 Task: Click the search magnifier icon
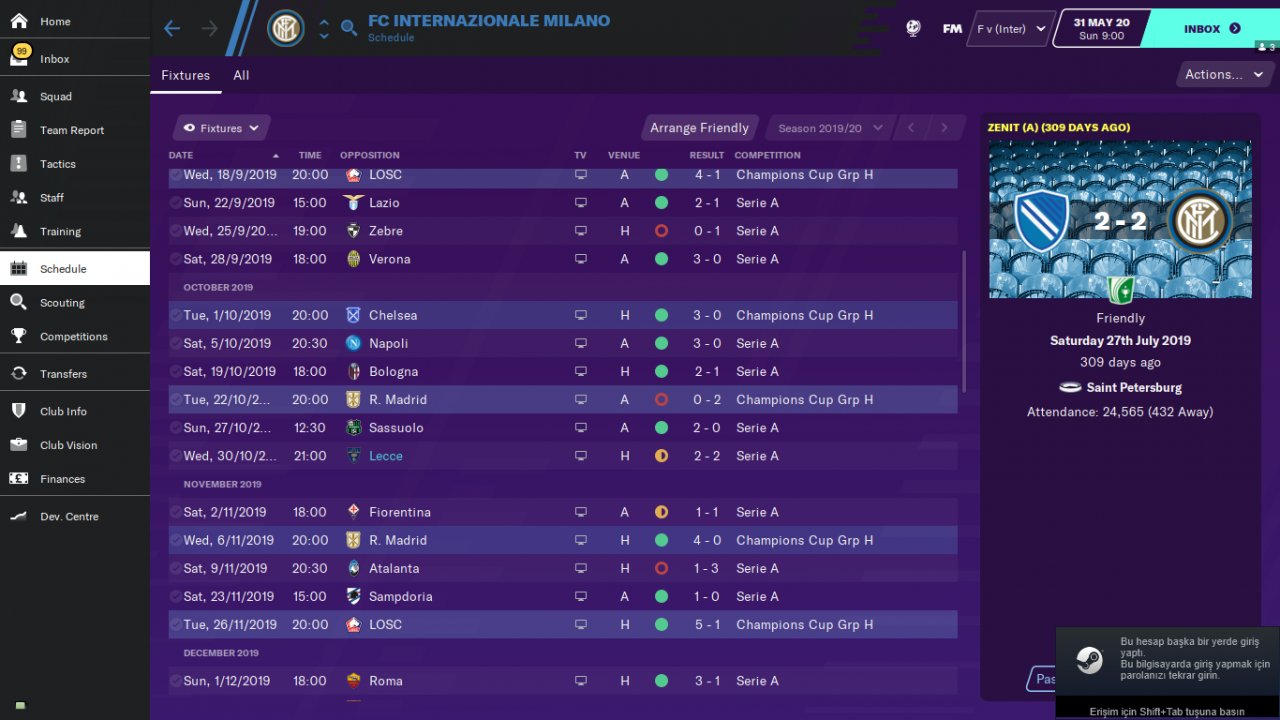tap(349, 28)
